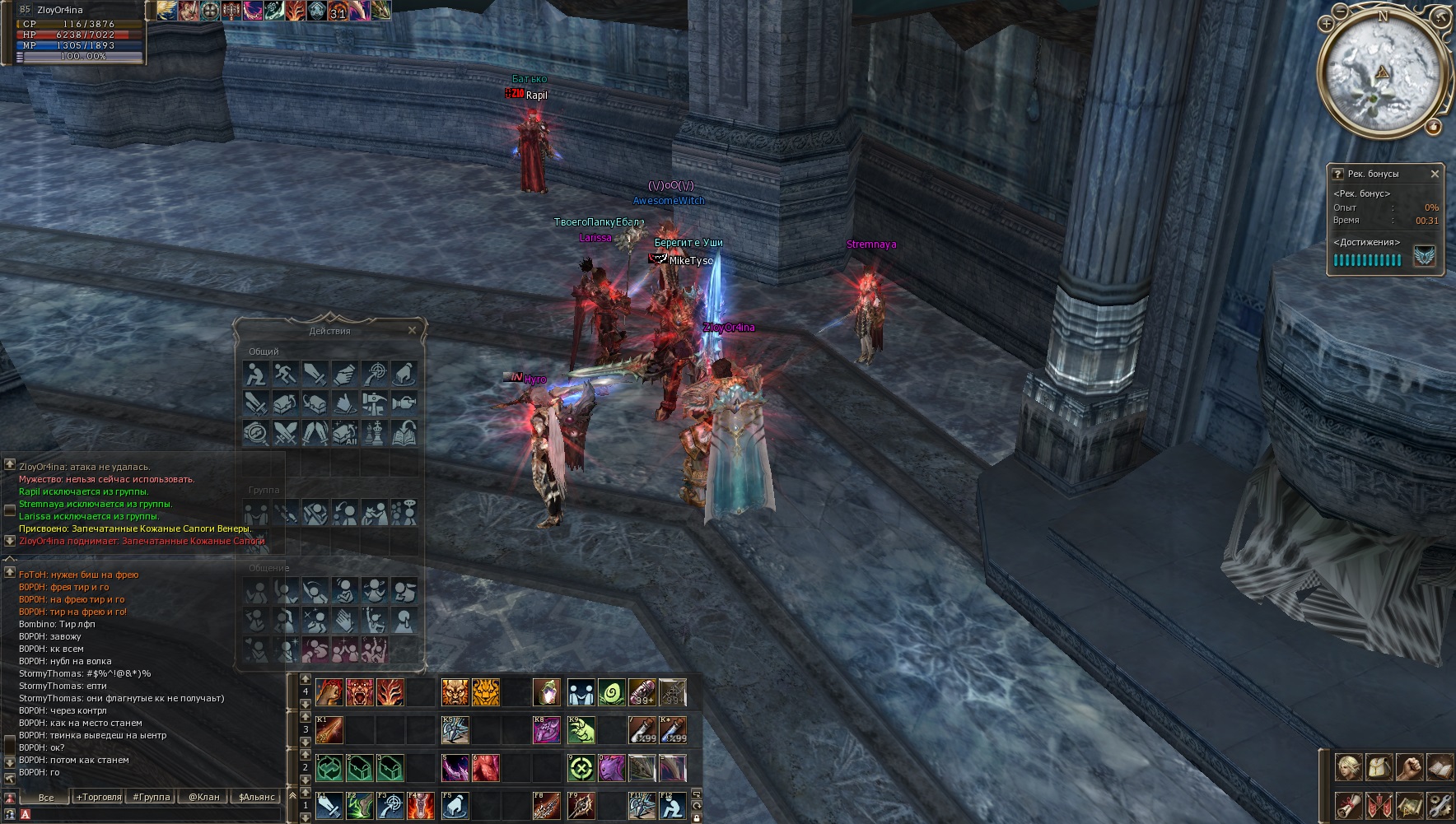Open the skills book icon
Image resolution: width=1456 pixels, height=824 pixels.
[1439, 767]
